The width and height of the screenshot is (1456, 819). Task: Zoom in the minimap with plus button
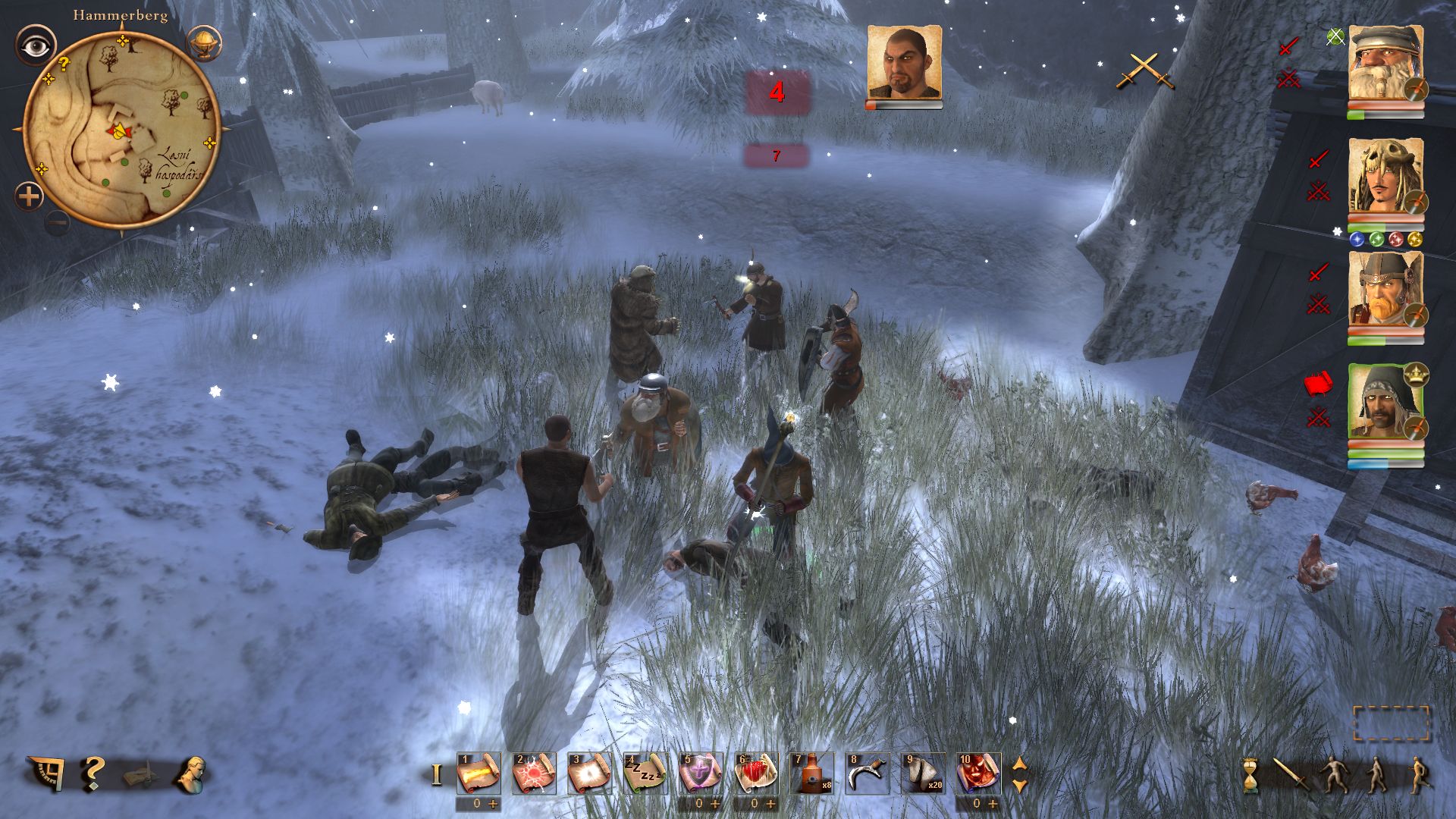point(29,197)
